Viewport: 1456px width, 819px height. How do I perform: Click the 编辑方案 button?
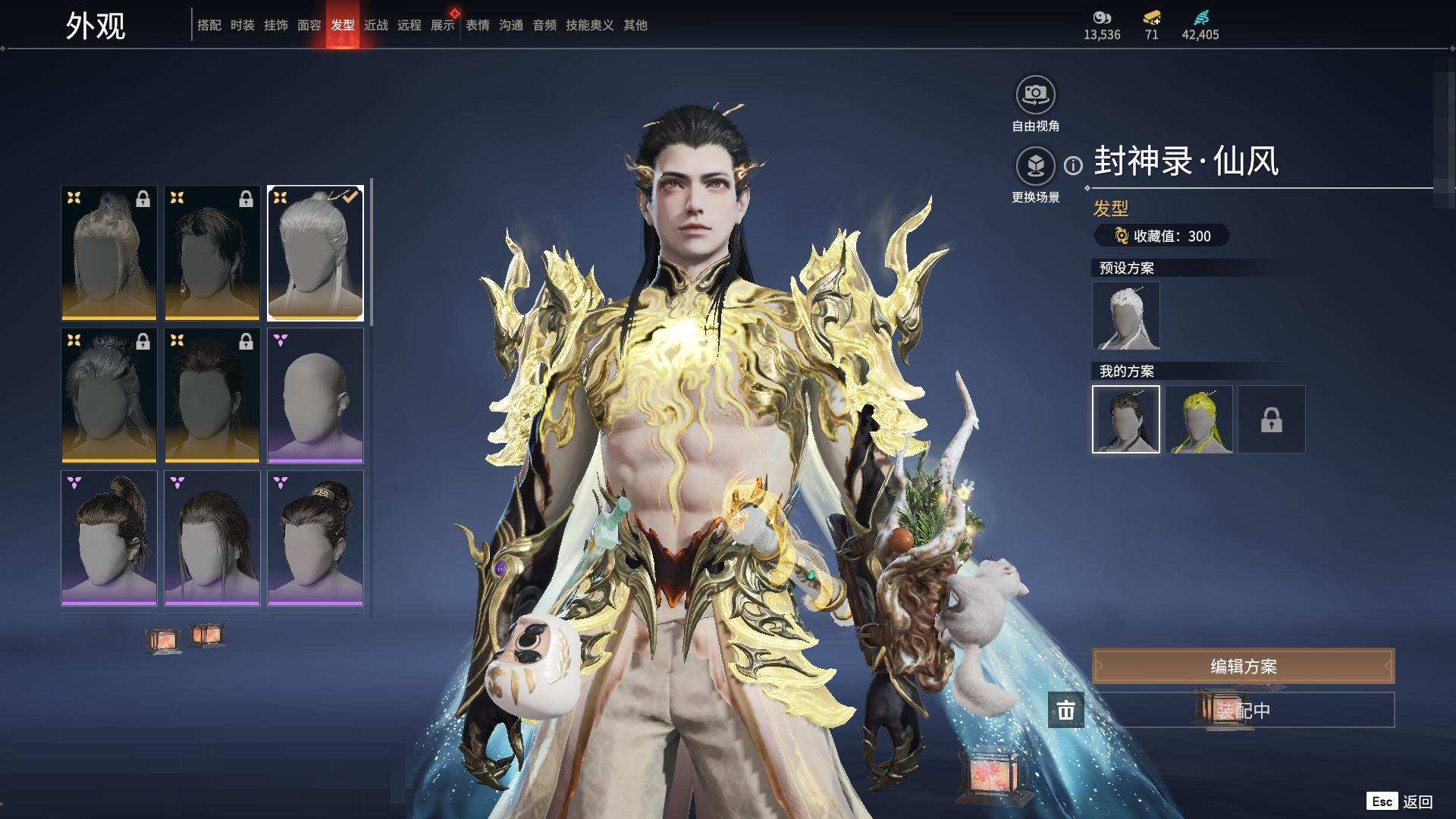point(1243,666)
